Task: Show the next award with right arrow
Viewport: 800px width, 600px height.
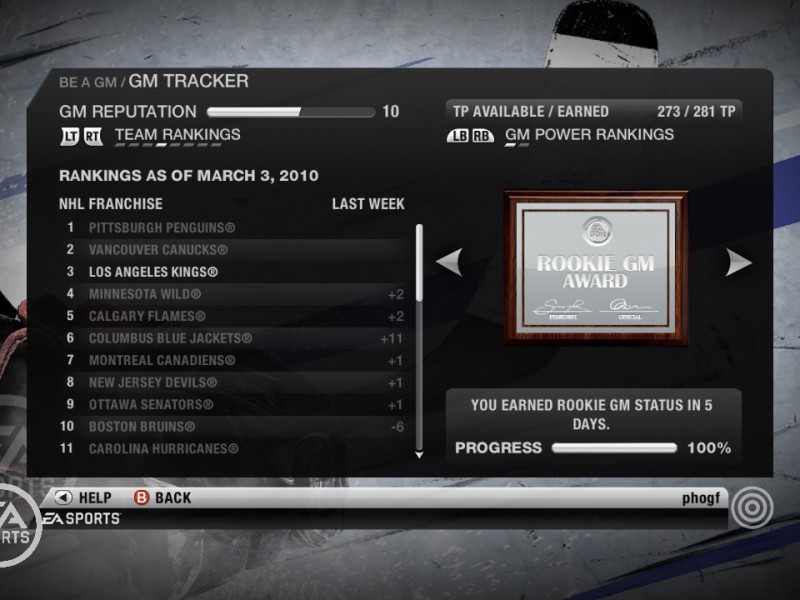Action: [738, 263]
